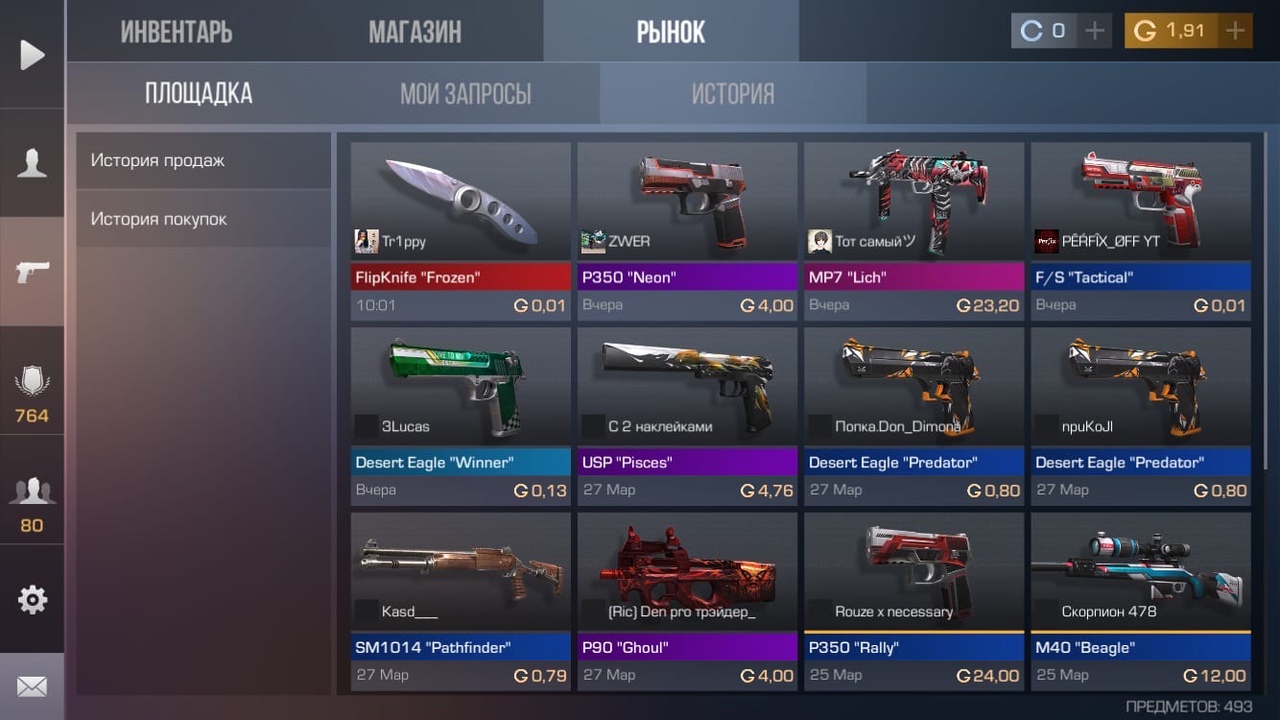Open the mail envelope icon
The height and width of the screenshot is (720, 1280).
point(32,687)
